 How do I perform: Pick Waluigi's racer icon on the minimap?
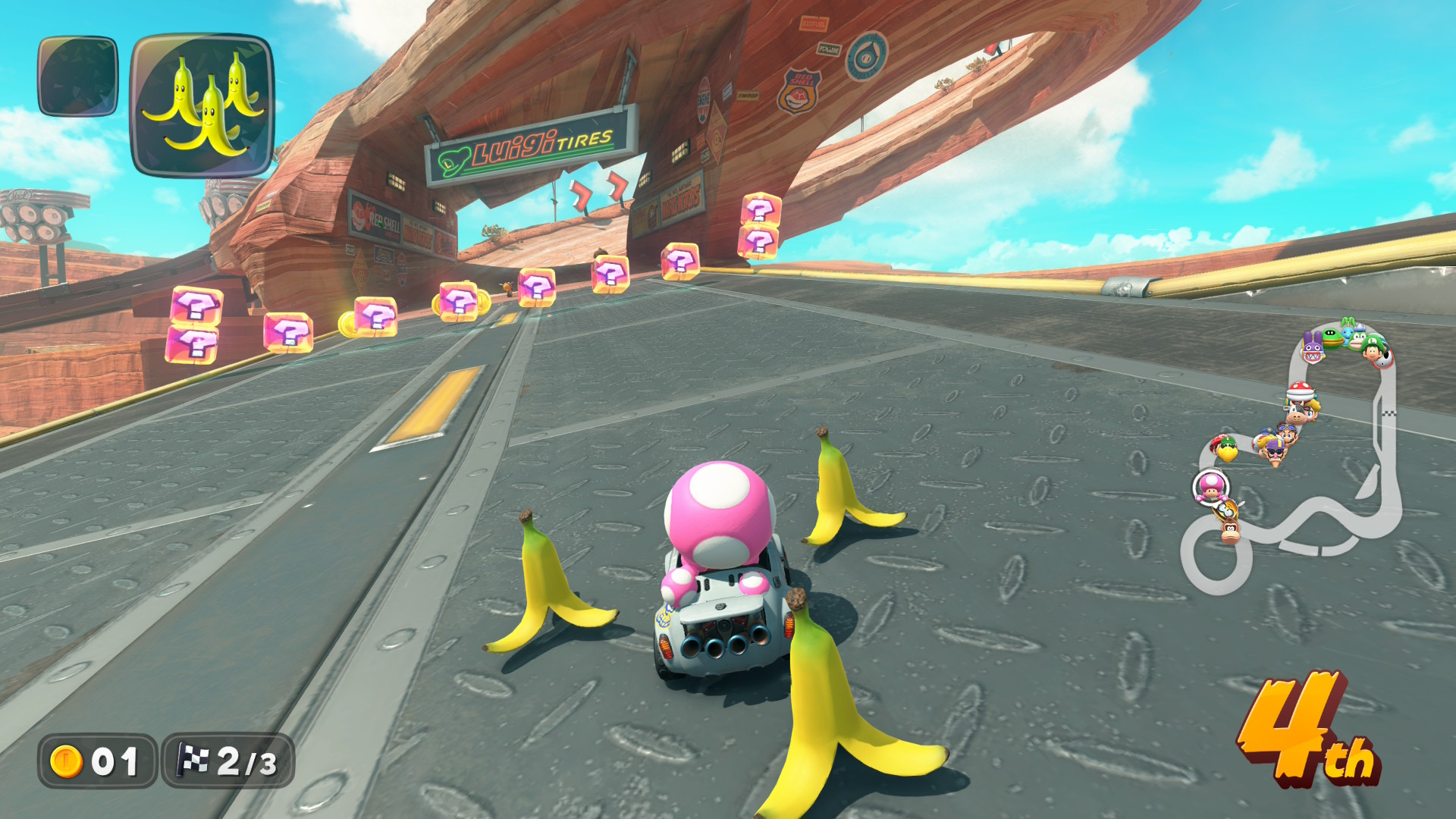coord(1274,452)
